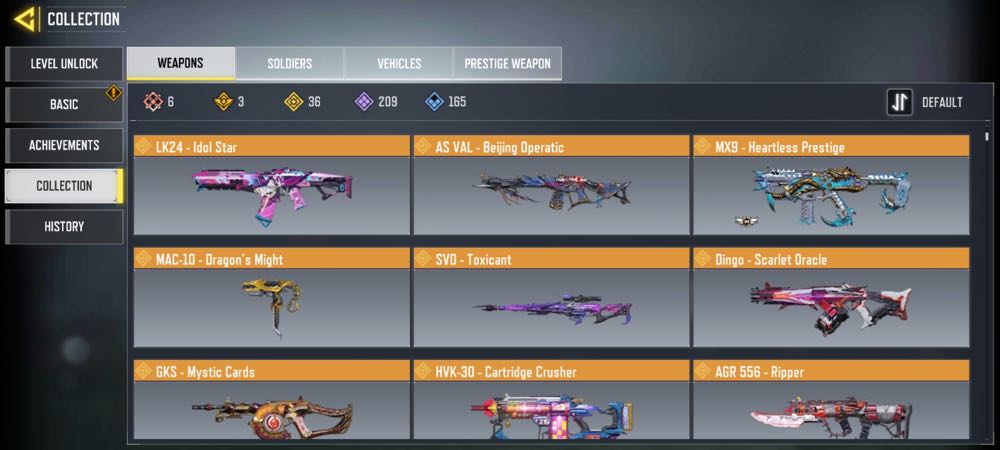
Task: Select the LK24 - Idol Star weapon
Action: click(x=272, y=186)
